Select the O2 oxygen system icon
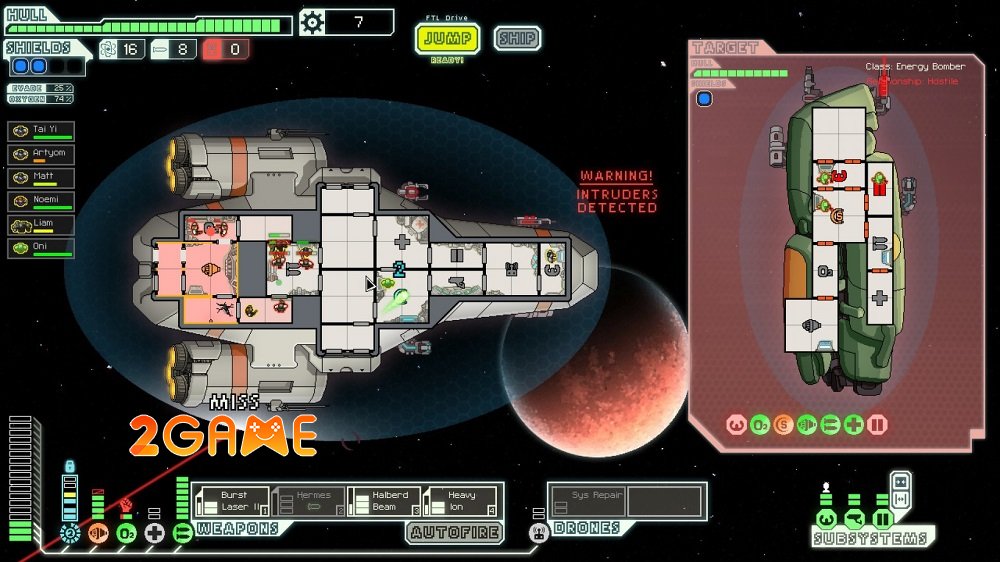The width and height of the screenshot is (1000, 562). pos(126,533)
